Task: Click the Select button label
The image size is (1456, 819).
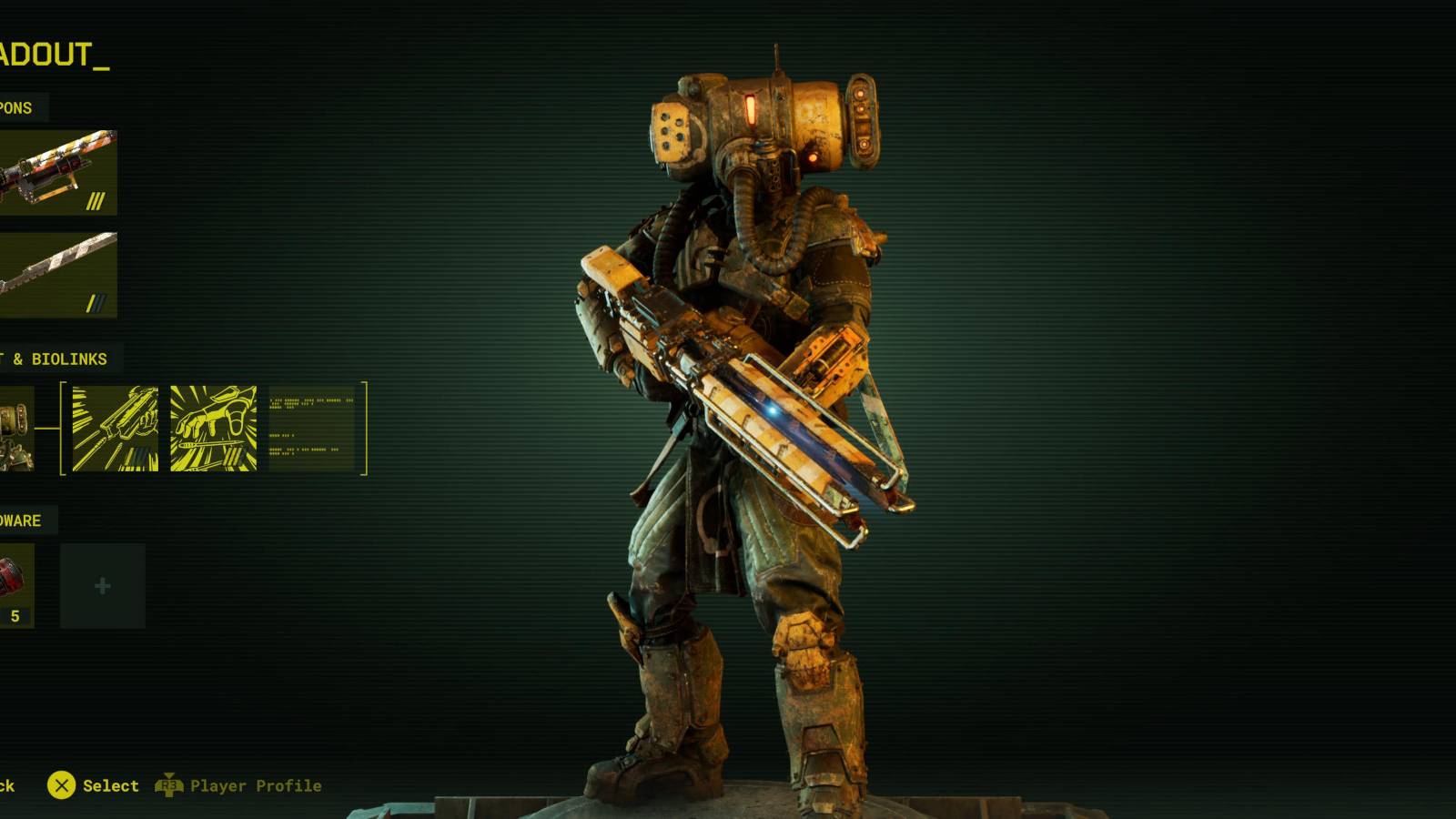Action: point(111,785)
